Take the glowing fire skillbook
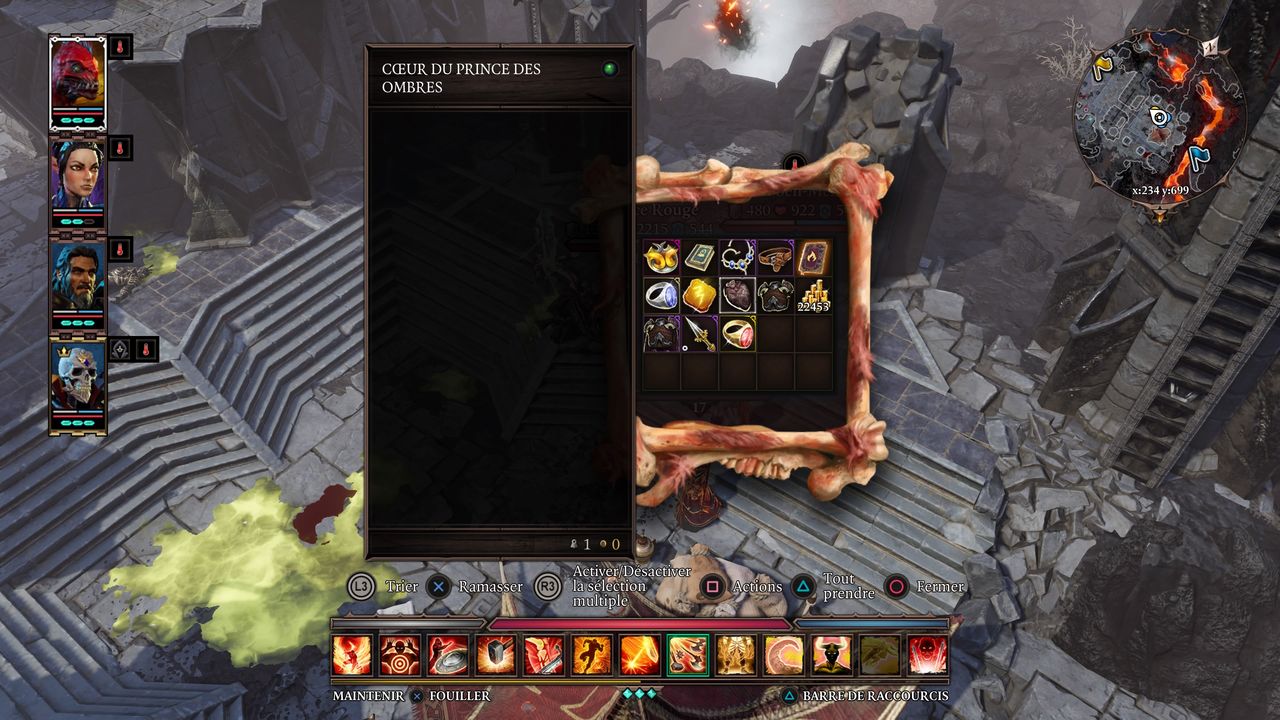Screen dimensions: 1280x720 point(813,258)
